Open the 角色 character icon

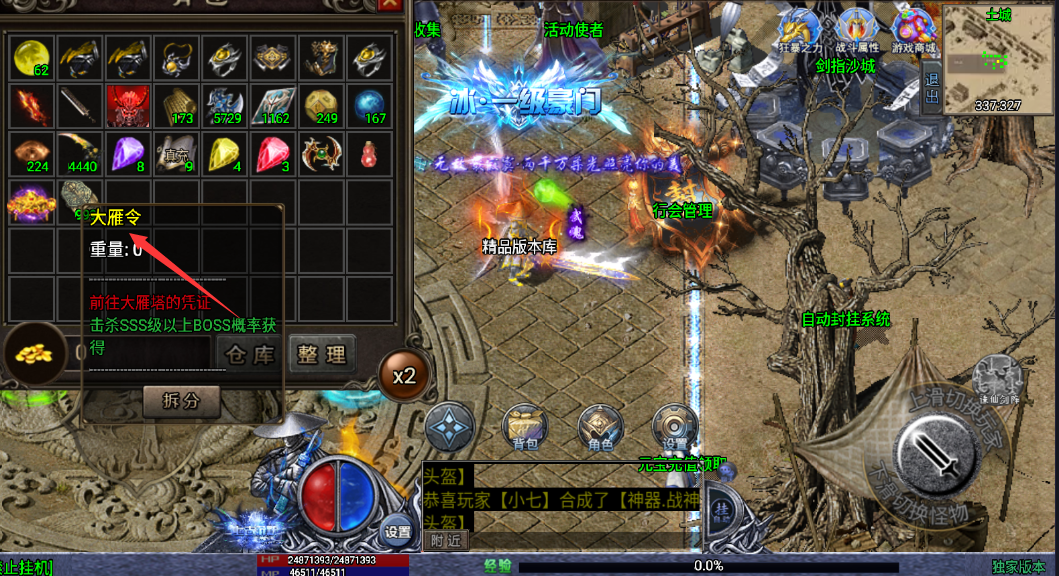[598, 430]
